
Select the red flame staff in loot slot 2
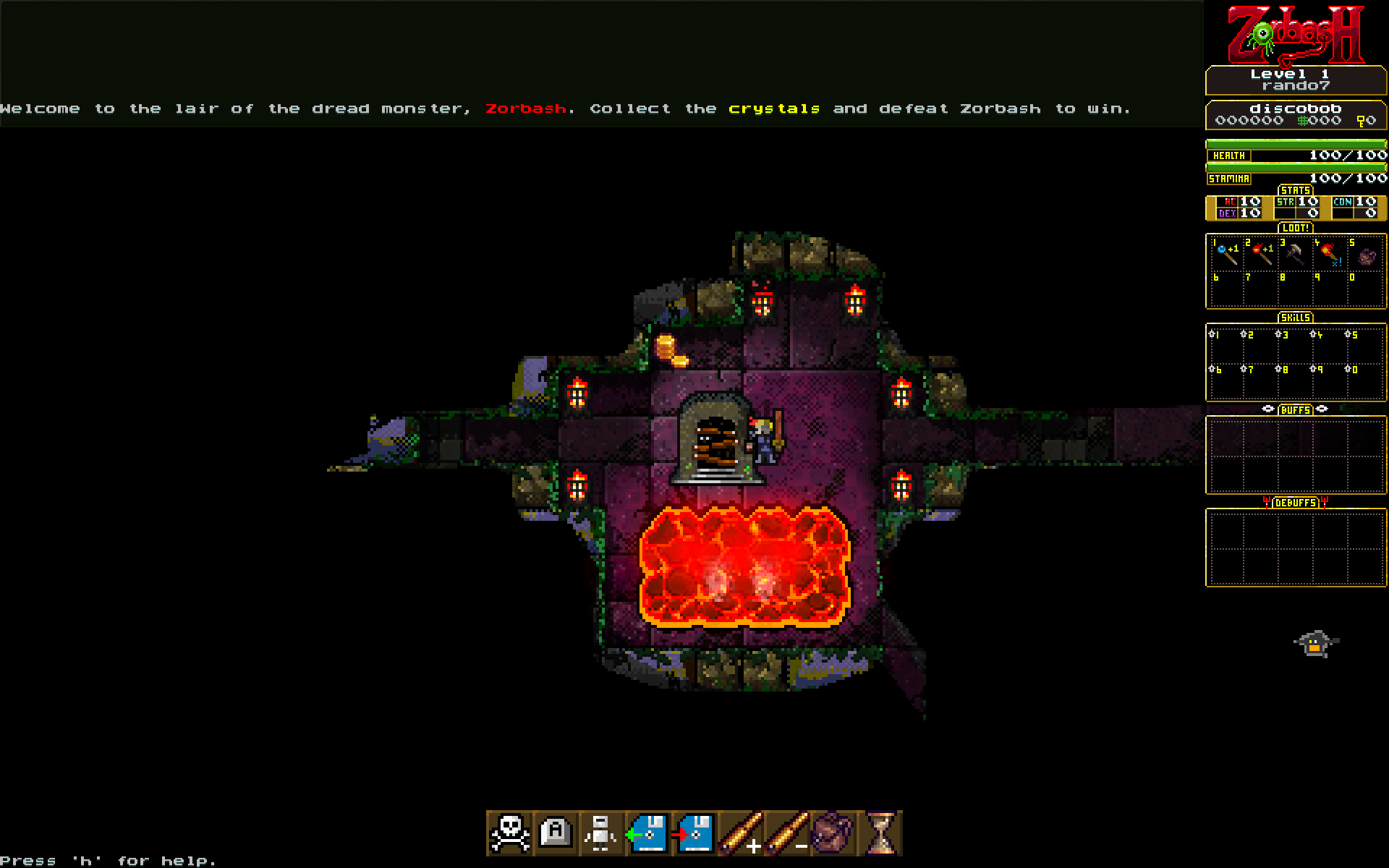1261,254
